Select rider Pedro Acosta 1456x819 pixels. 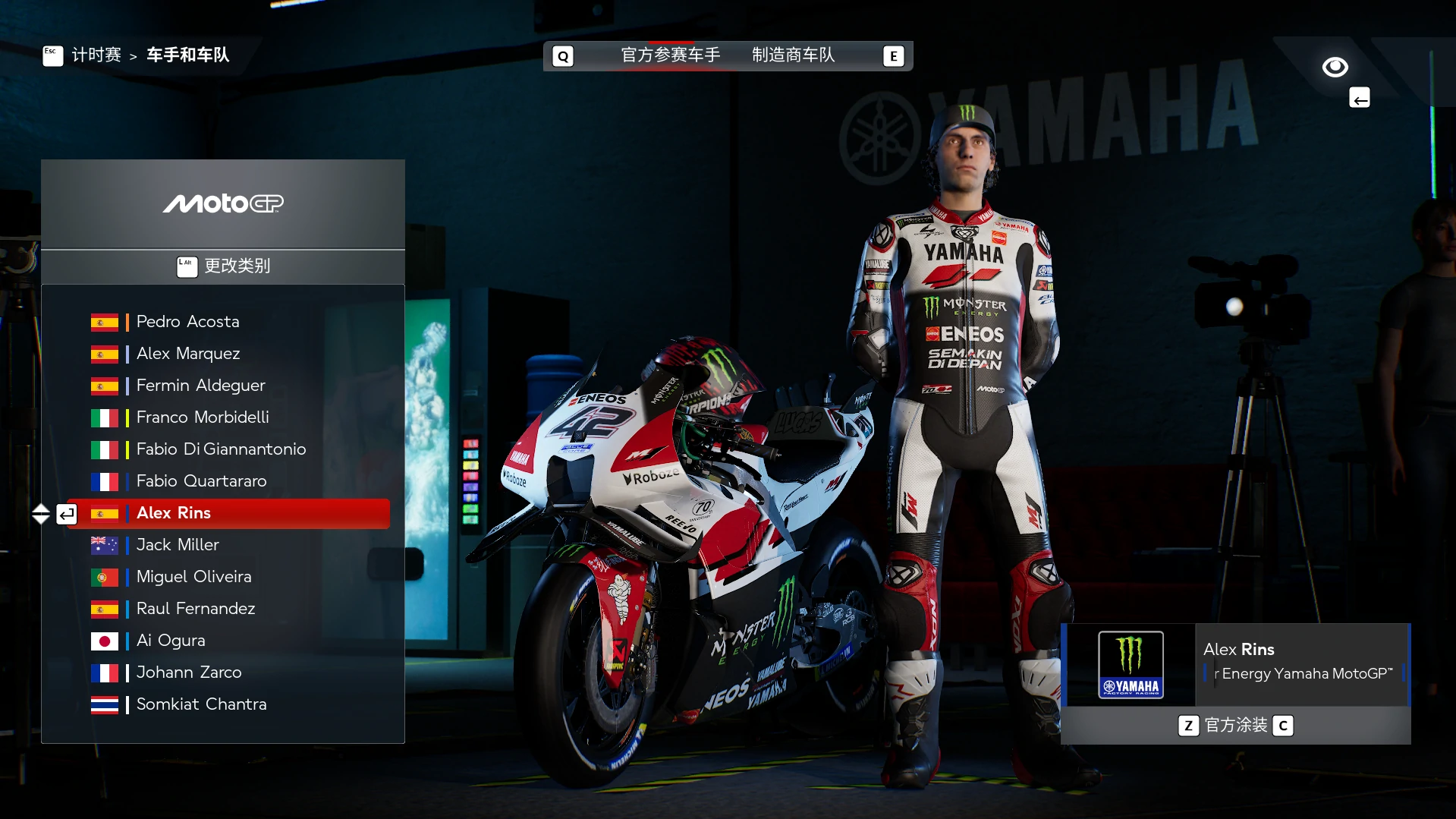click(187, 322)
